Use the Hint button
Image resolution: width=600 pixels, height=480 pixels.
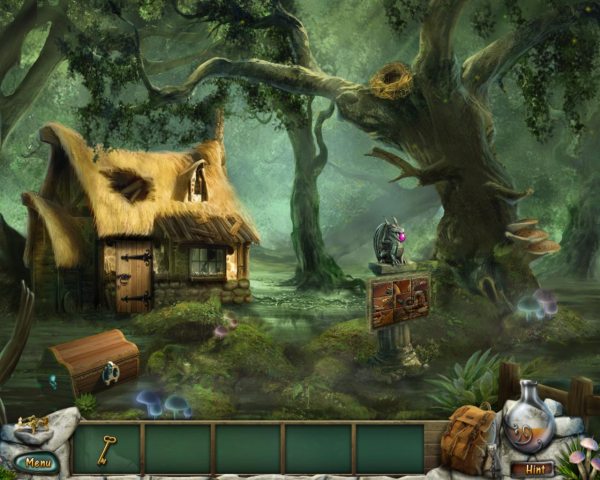coord(531,467)
